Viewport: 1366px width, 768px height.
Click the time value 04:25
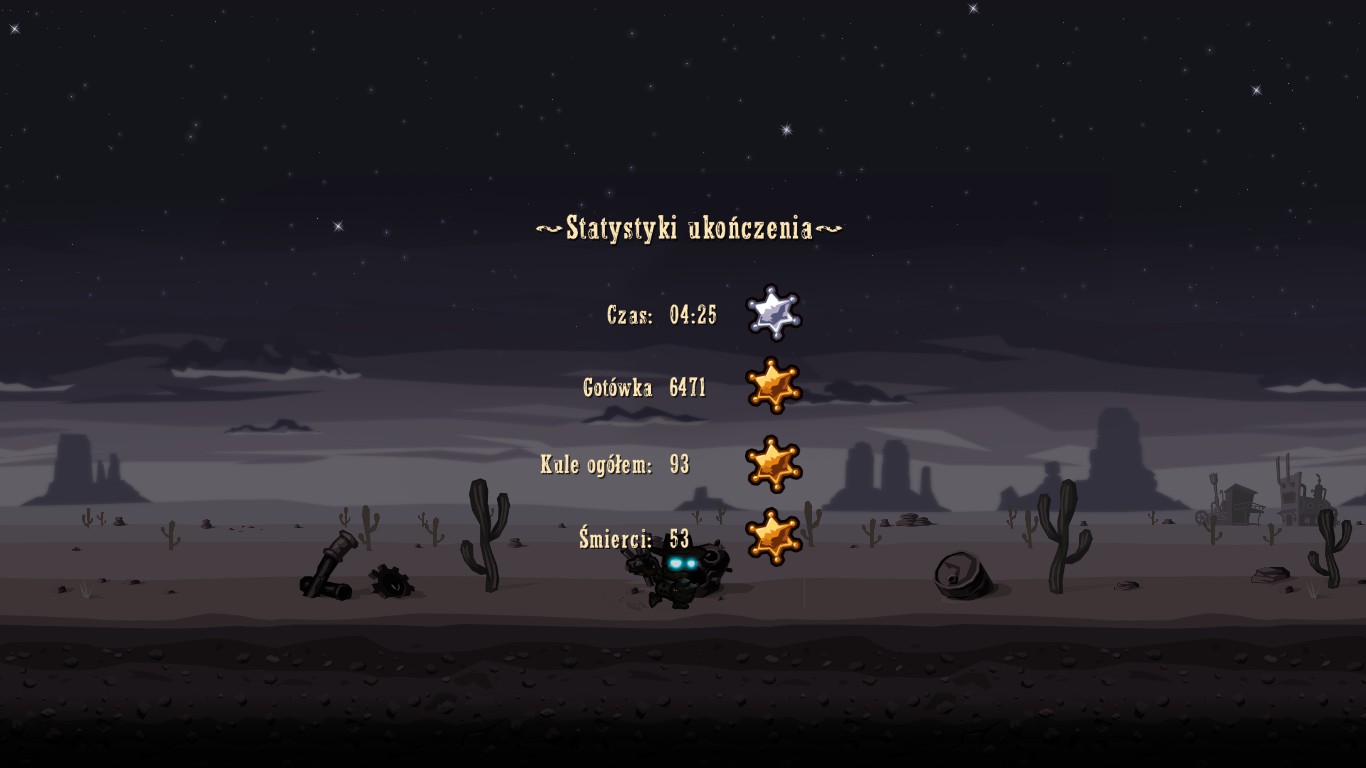693,313
